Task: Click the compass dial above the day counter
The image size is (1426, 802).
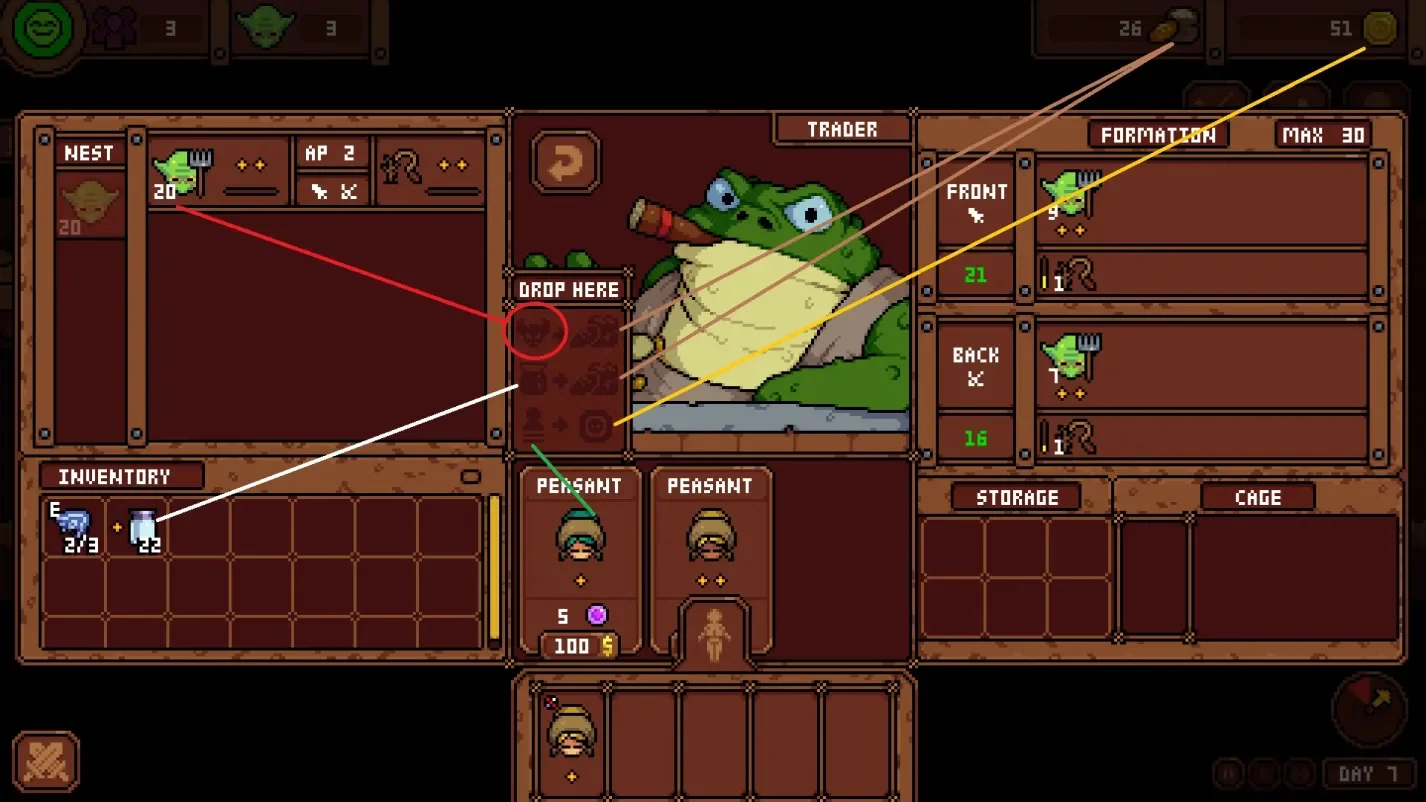Action: (1368, 707)
